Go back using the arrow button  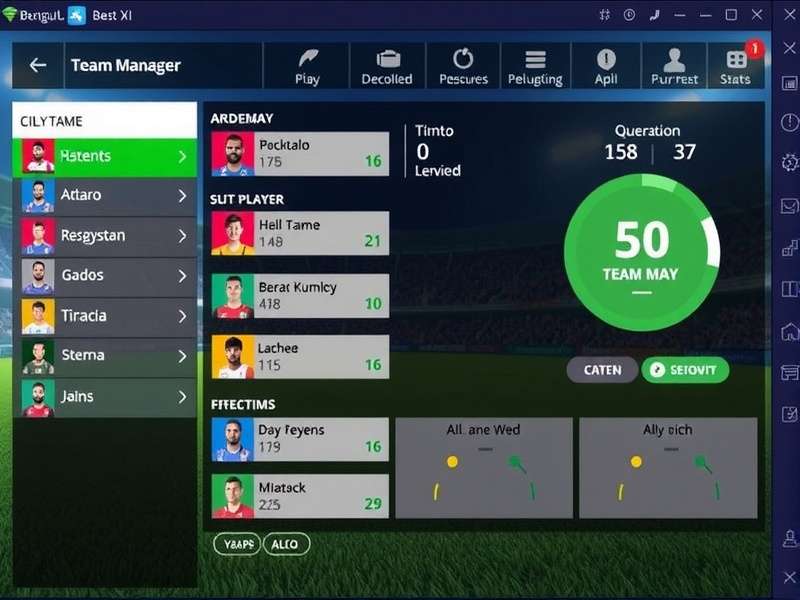pyautogui.click(x=38, y=65)
